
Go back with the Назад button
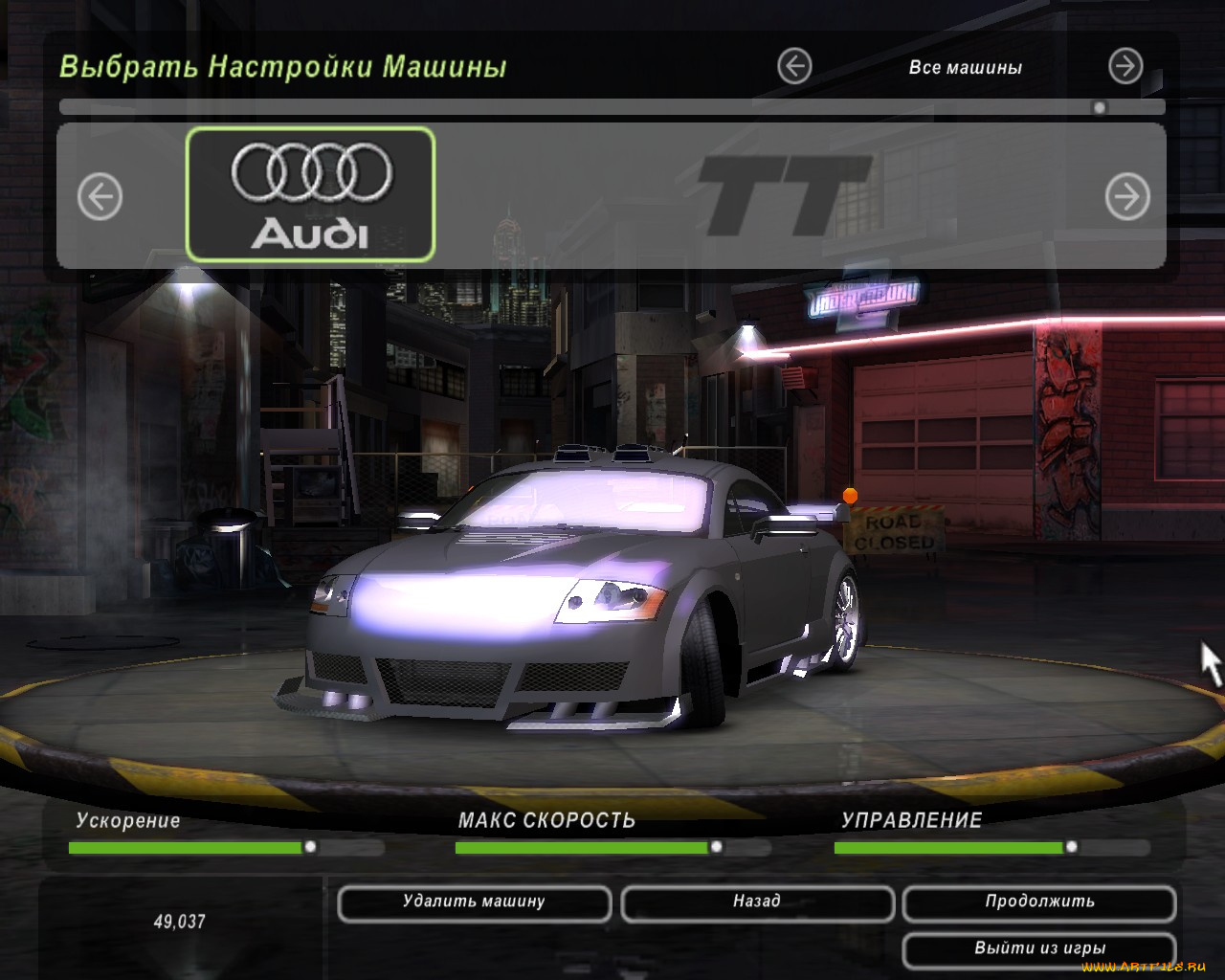(757, 902)
